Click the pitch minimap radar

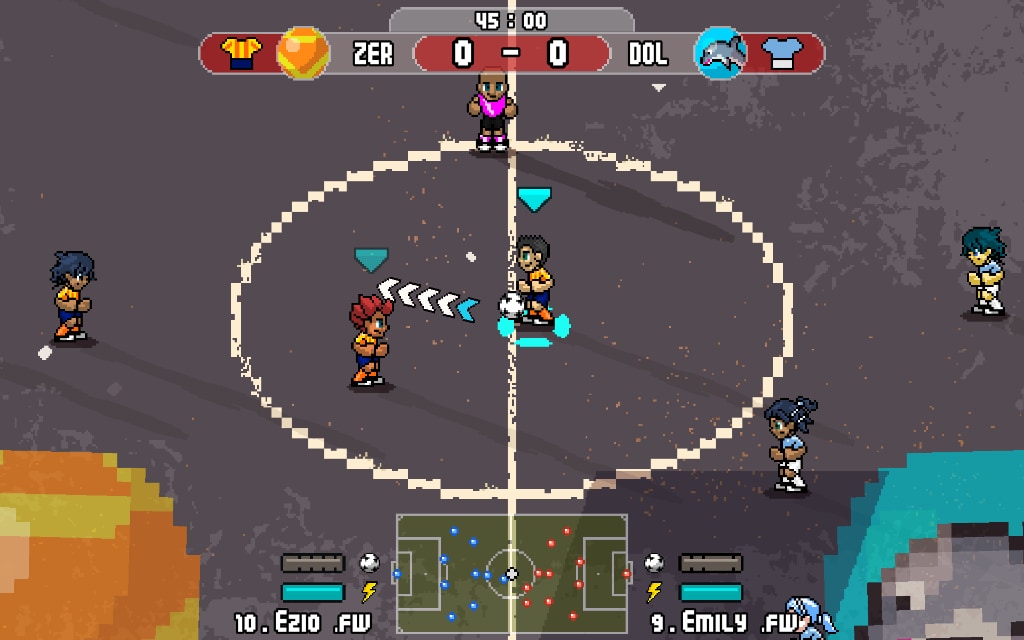tap(511, 574)
